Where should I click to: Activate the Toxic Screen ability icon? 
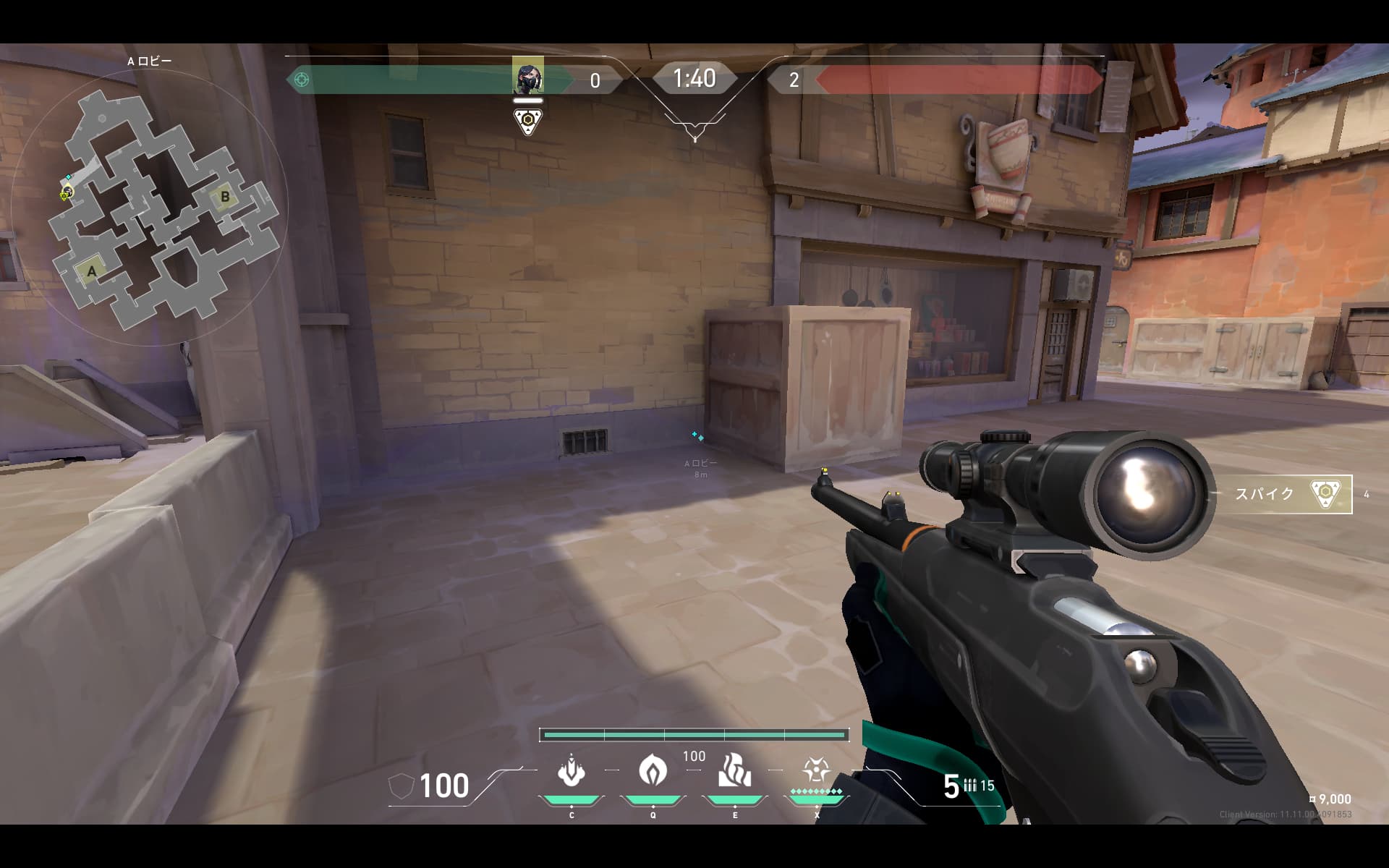734,771
